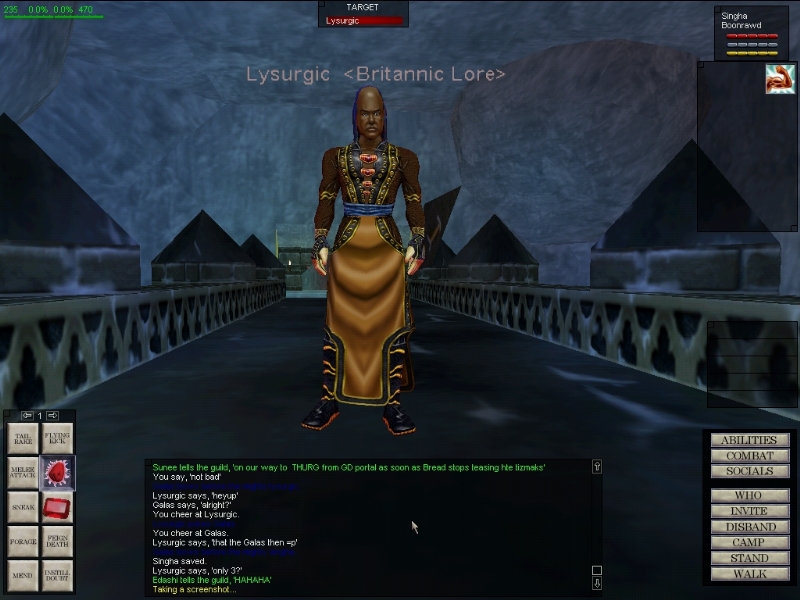The width and height of the screenshot is (800, 600).
Task: Click the Who button
Action: pyautogui.click(x=750, y=495)
